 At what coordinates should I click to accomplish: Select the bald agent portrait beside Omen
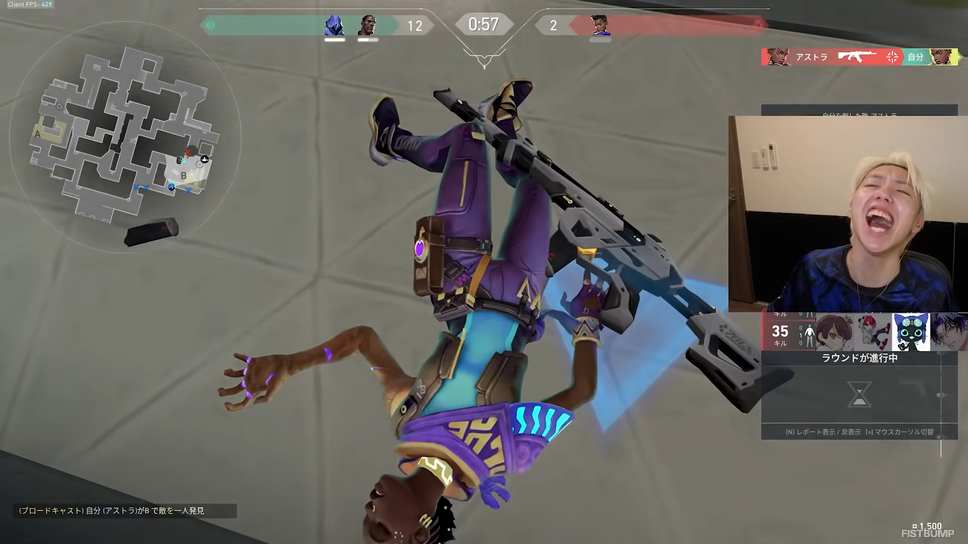click(x=368, y=25)
